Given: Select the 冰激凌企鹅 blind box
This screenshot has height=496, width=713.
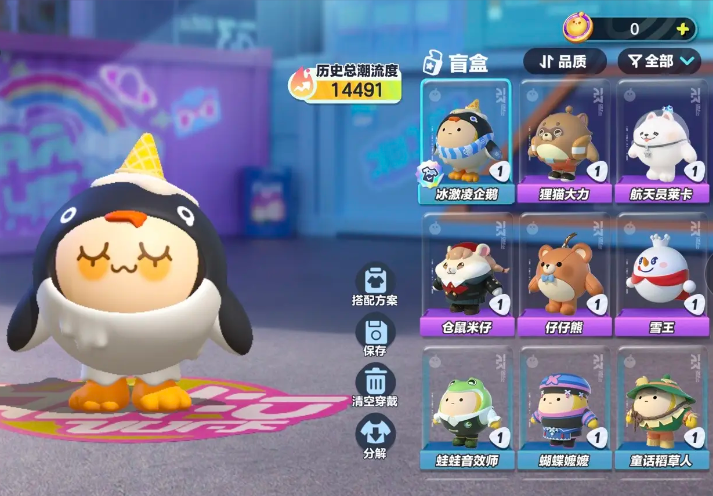Looking at the screenshot, I should (x=466, y=141).
